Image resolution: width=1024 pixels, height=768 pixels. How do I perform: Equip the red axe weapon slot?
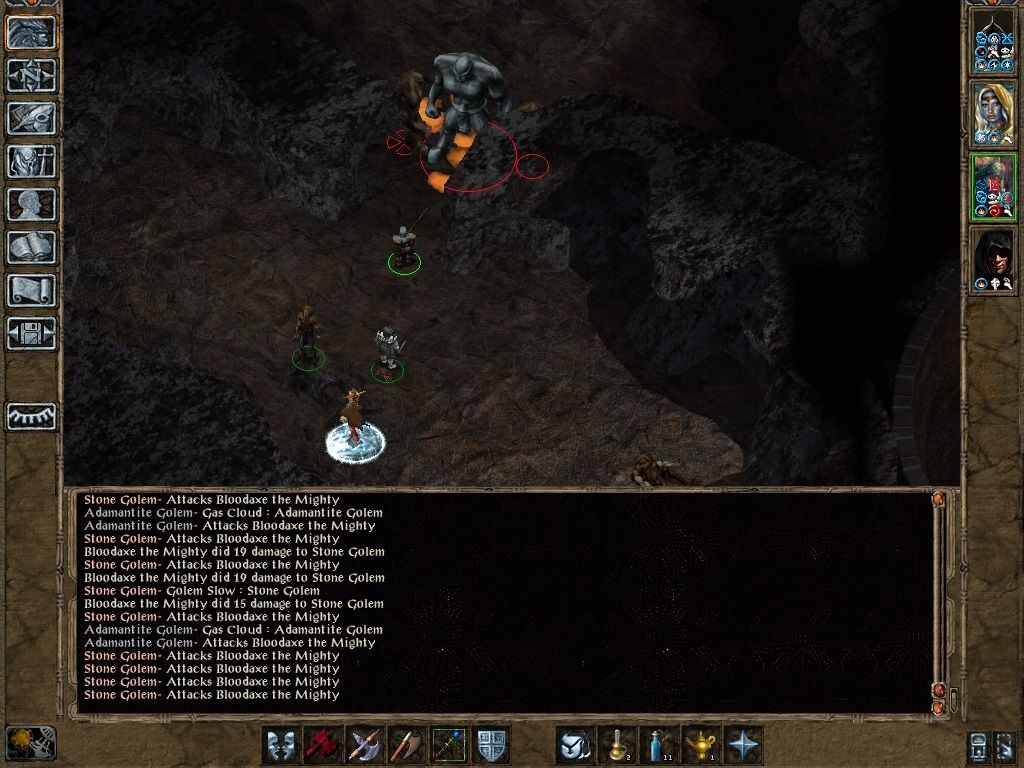click(323, 746)
